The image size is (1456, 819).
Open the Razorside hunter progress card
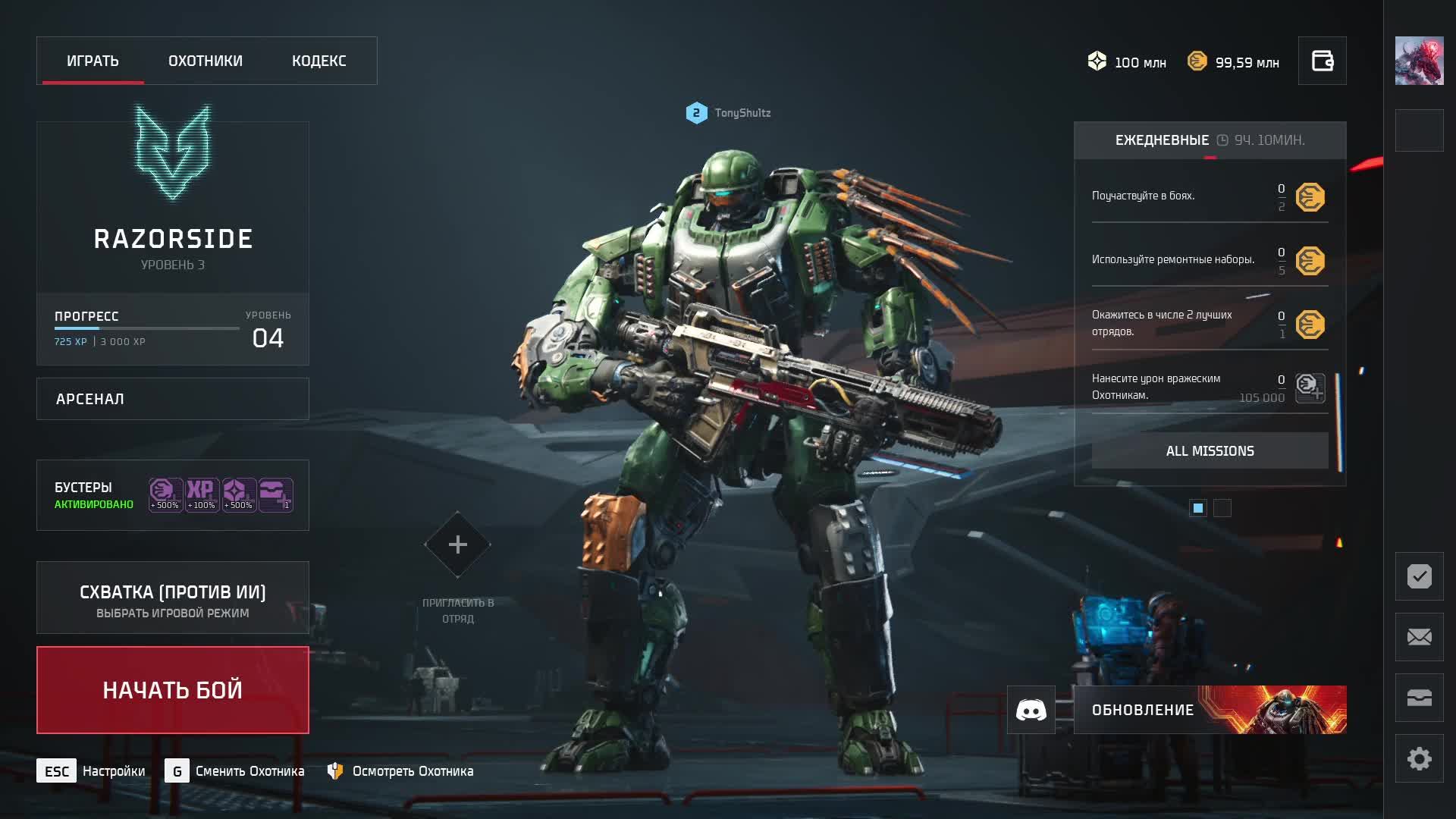coord(173,243)
